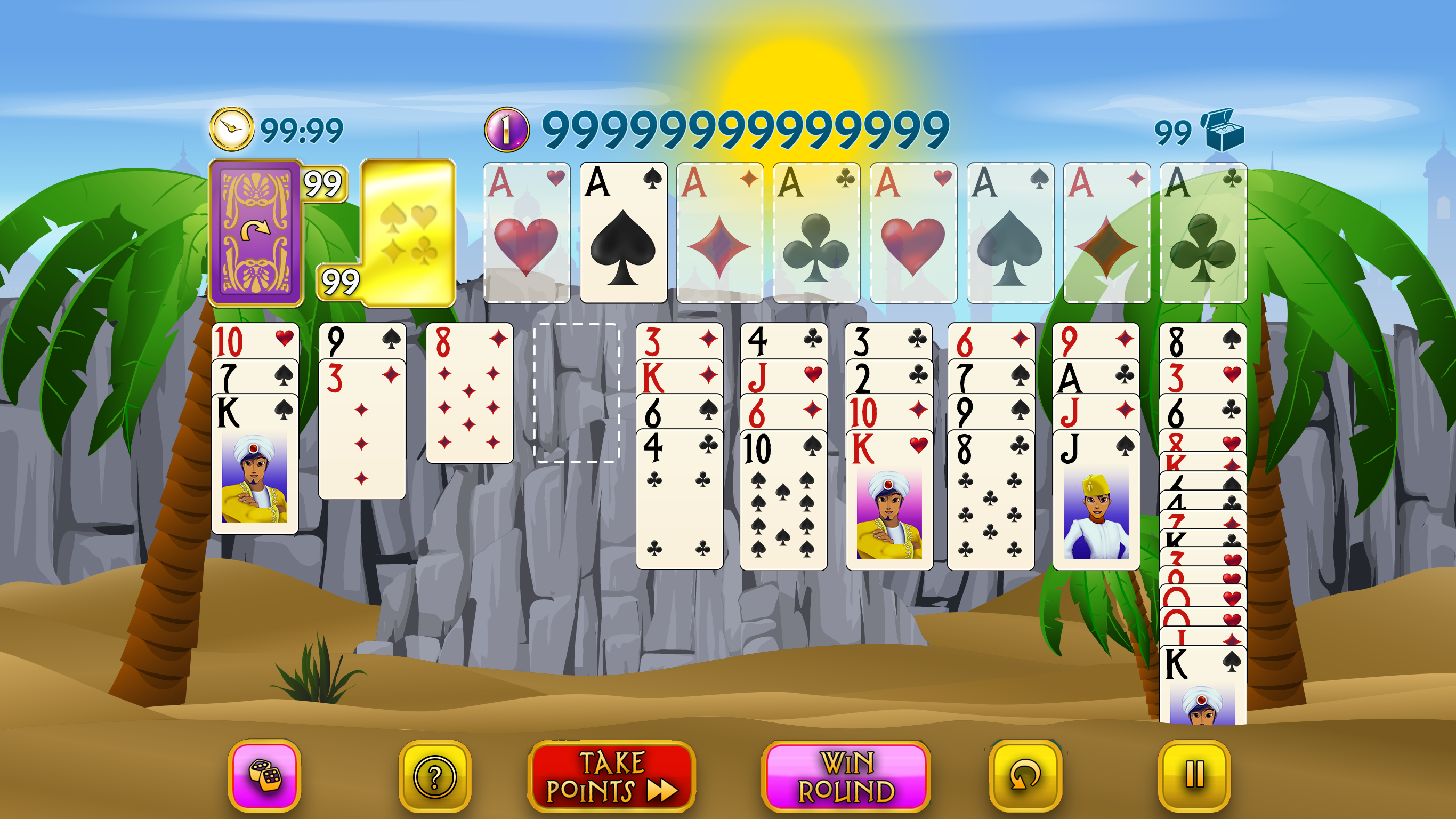
Task: Select the ace of spades foundation card
Action: point(624,233)
